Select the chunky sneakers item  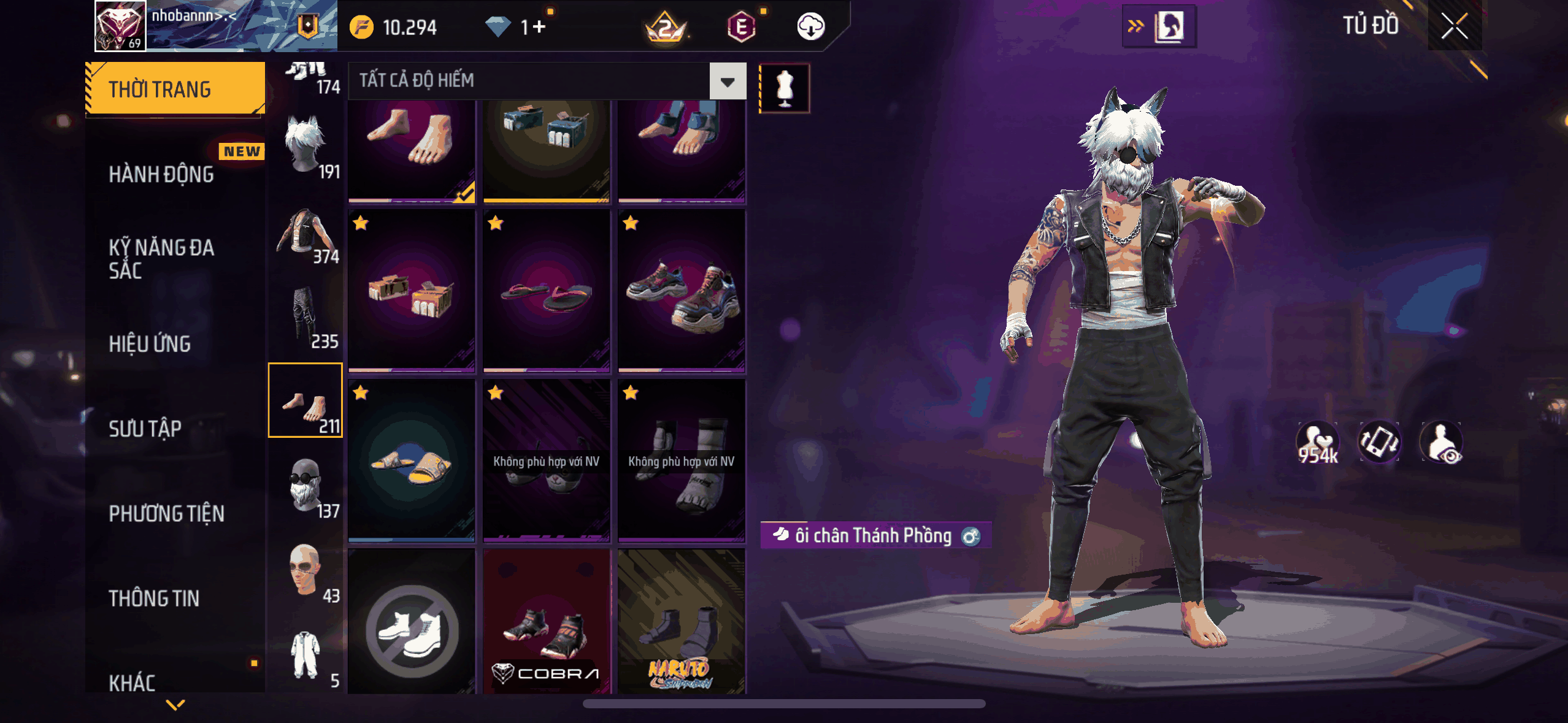(x=681, y=291)
